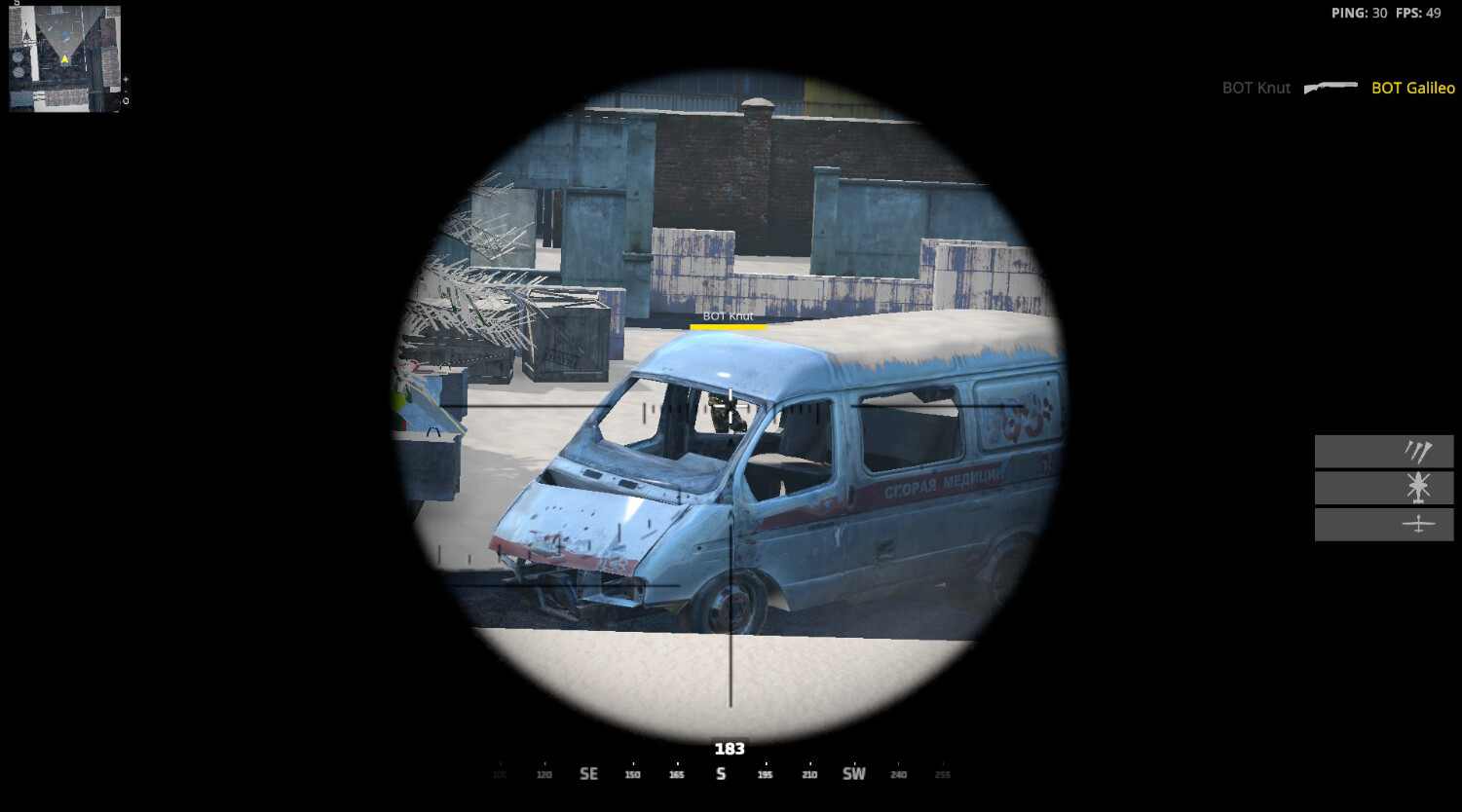Click the shotgun icon in the kill feed
This screenshot has height=812, width=1462.
[1331, 86]
